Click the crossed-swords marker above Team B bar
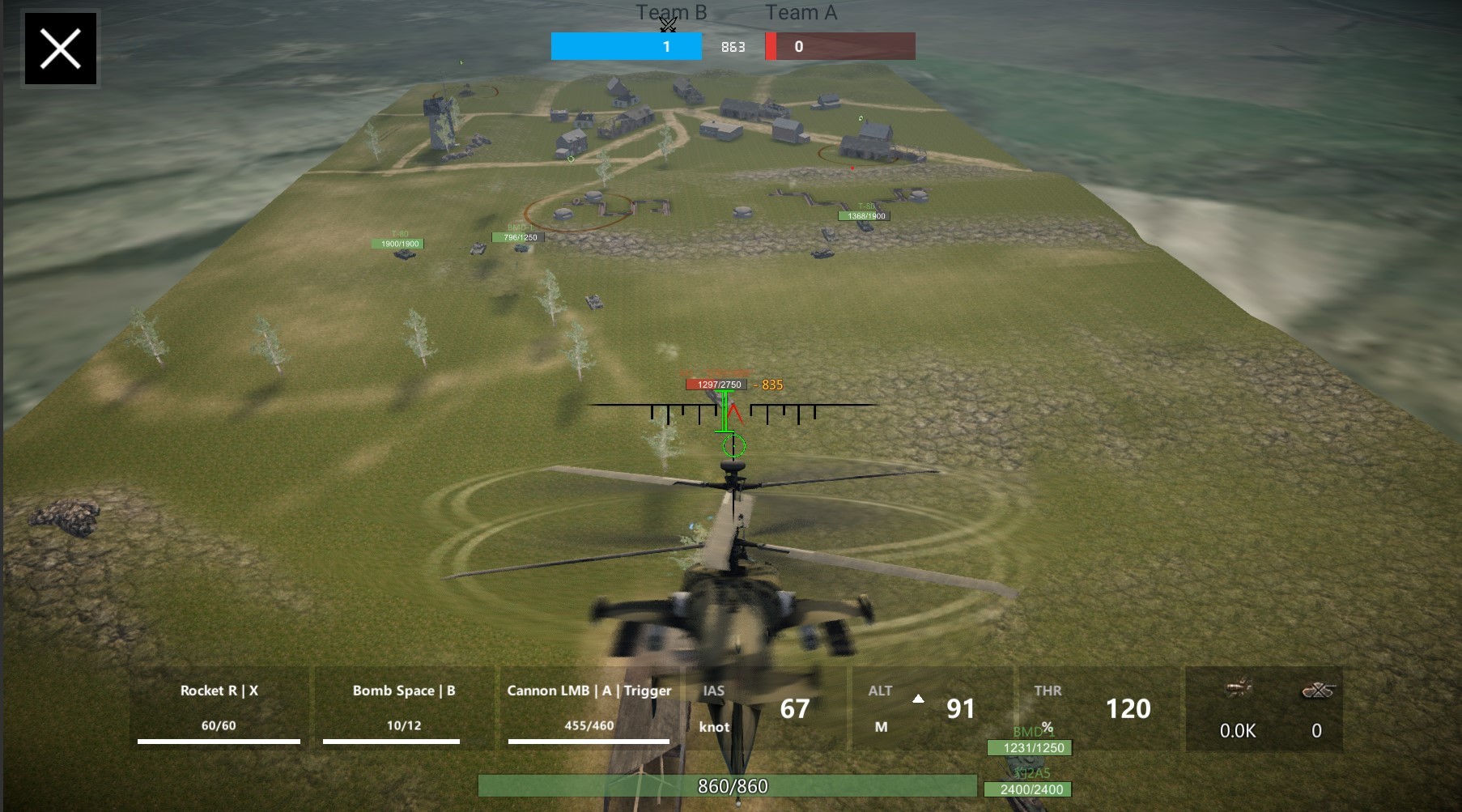The height and width of the screenshot is (812, 1462). [x=668, y=25]
